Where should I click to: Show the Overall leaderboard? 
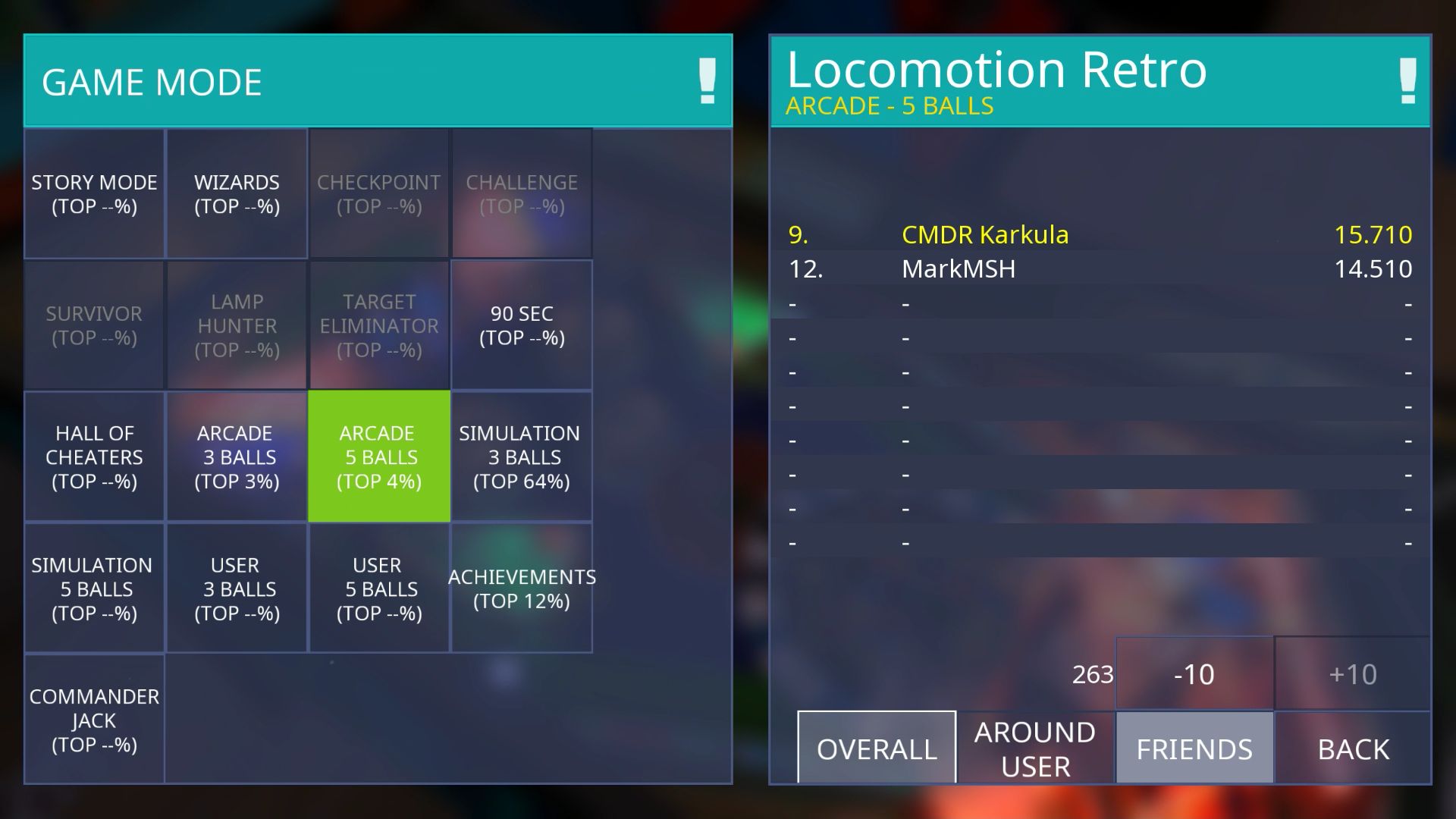pos(877,748)
